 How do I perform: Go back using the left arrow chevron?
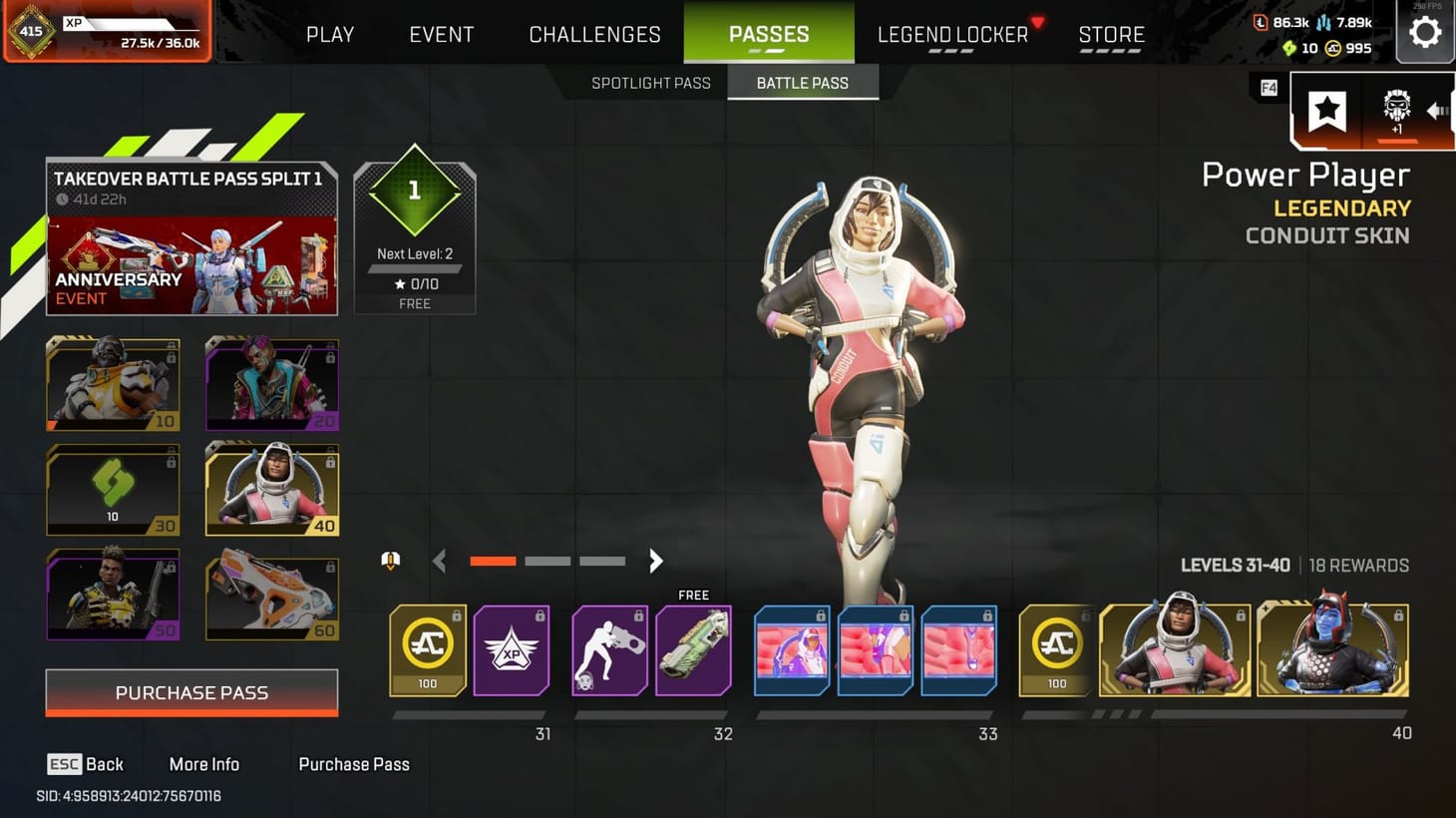coord(439,561)
